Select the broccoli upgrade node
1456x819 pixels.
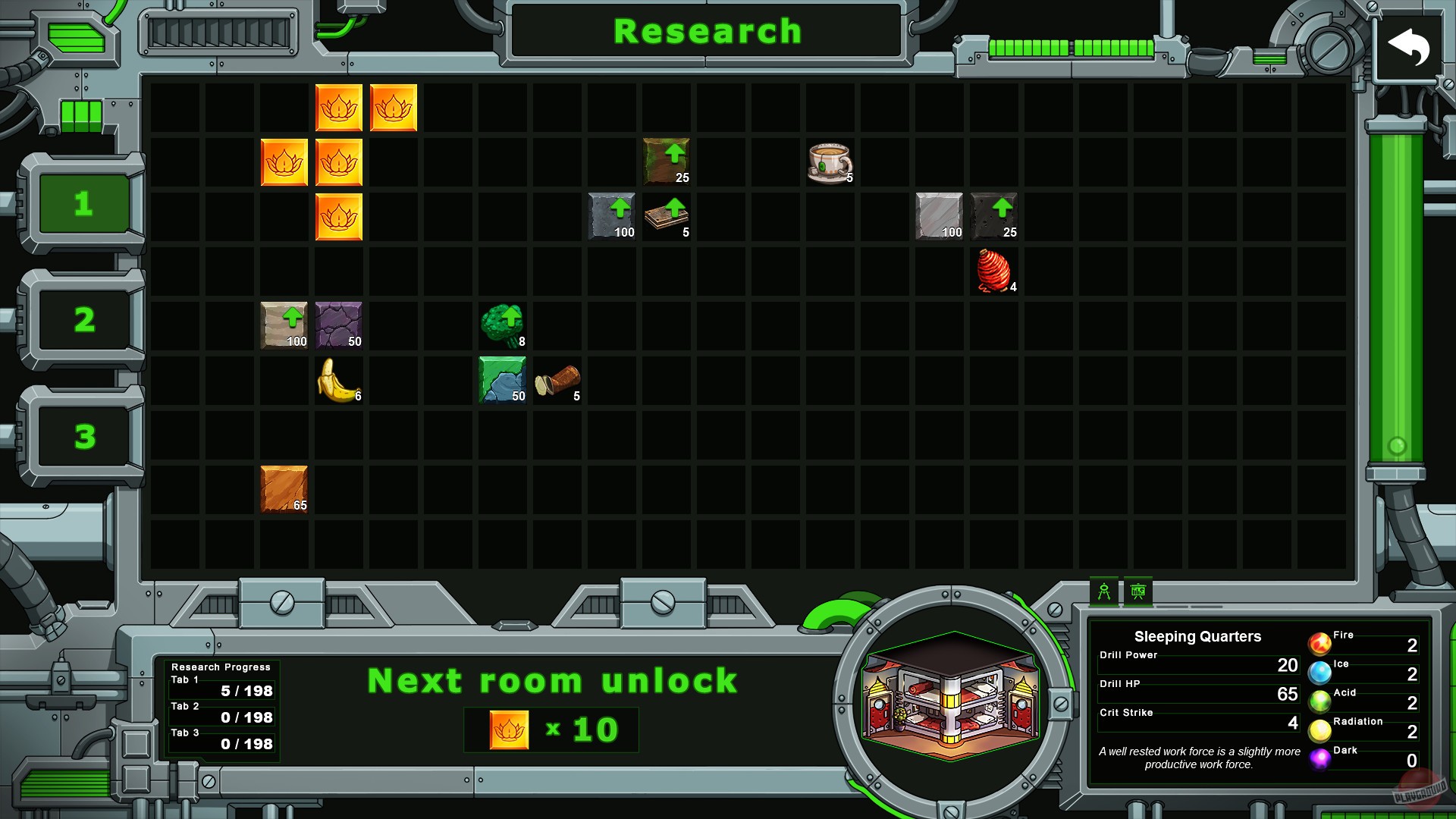coord(503,326)
